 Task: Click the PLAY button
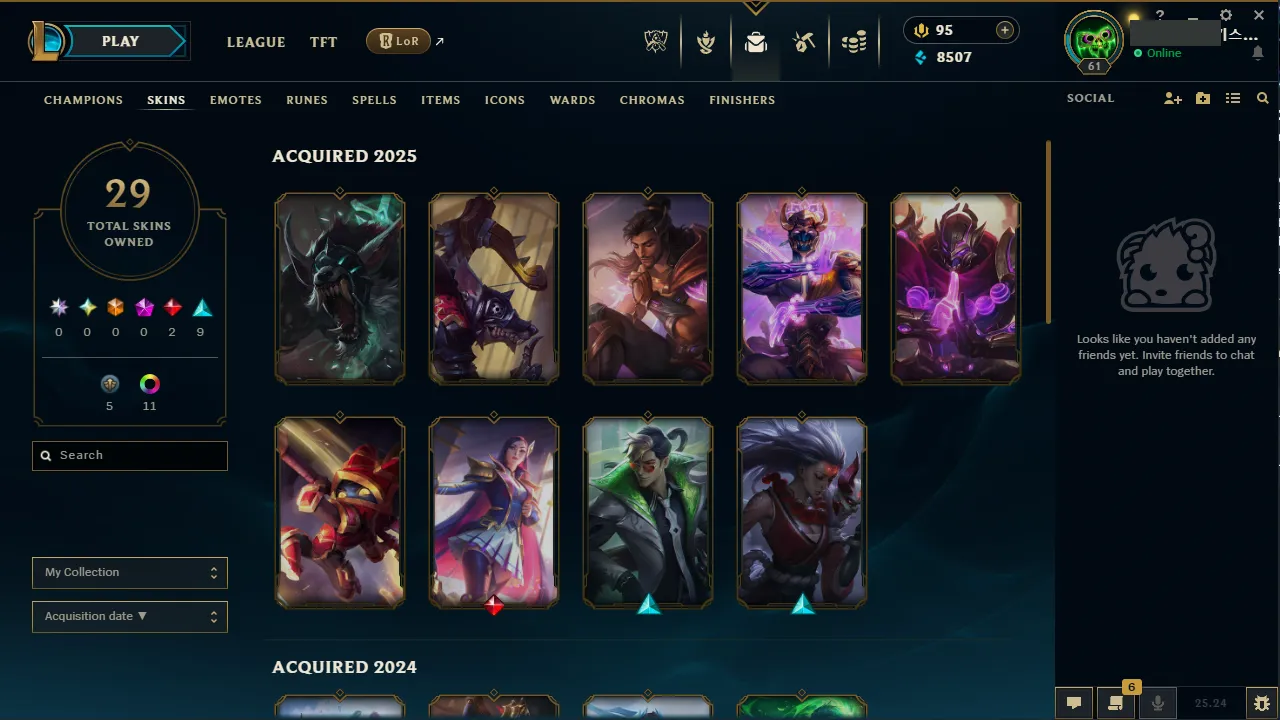click(120, 41)
